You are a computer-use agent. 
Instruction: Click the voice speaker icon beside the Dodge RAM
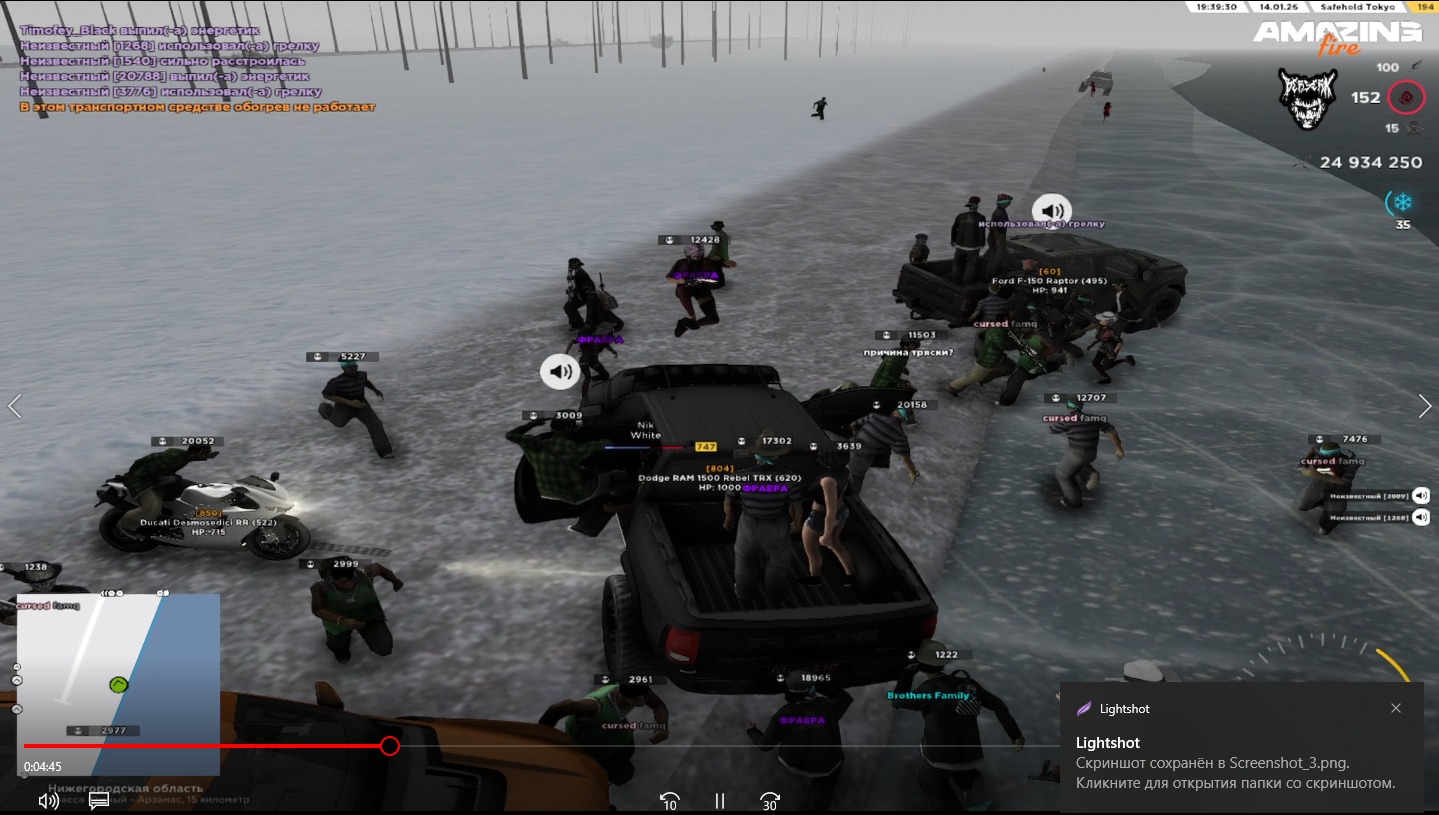(x=561, y=372)
